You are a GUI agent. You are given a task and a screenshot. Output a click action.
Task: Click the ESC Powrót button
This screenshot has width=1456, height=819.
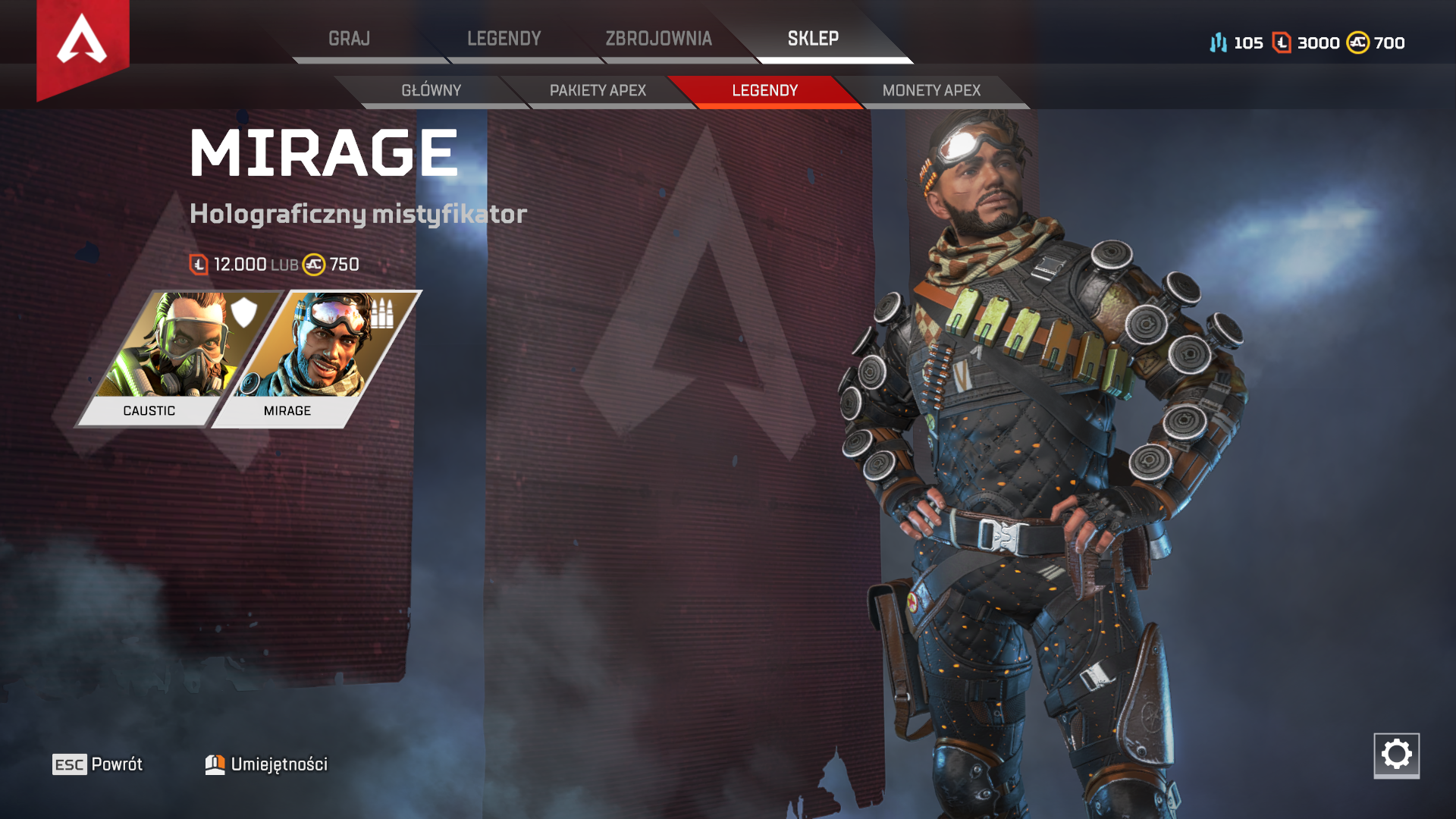97,764
